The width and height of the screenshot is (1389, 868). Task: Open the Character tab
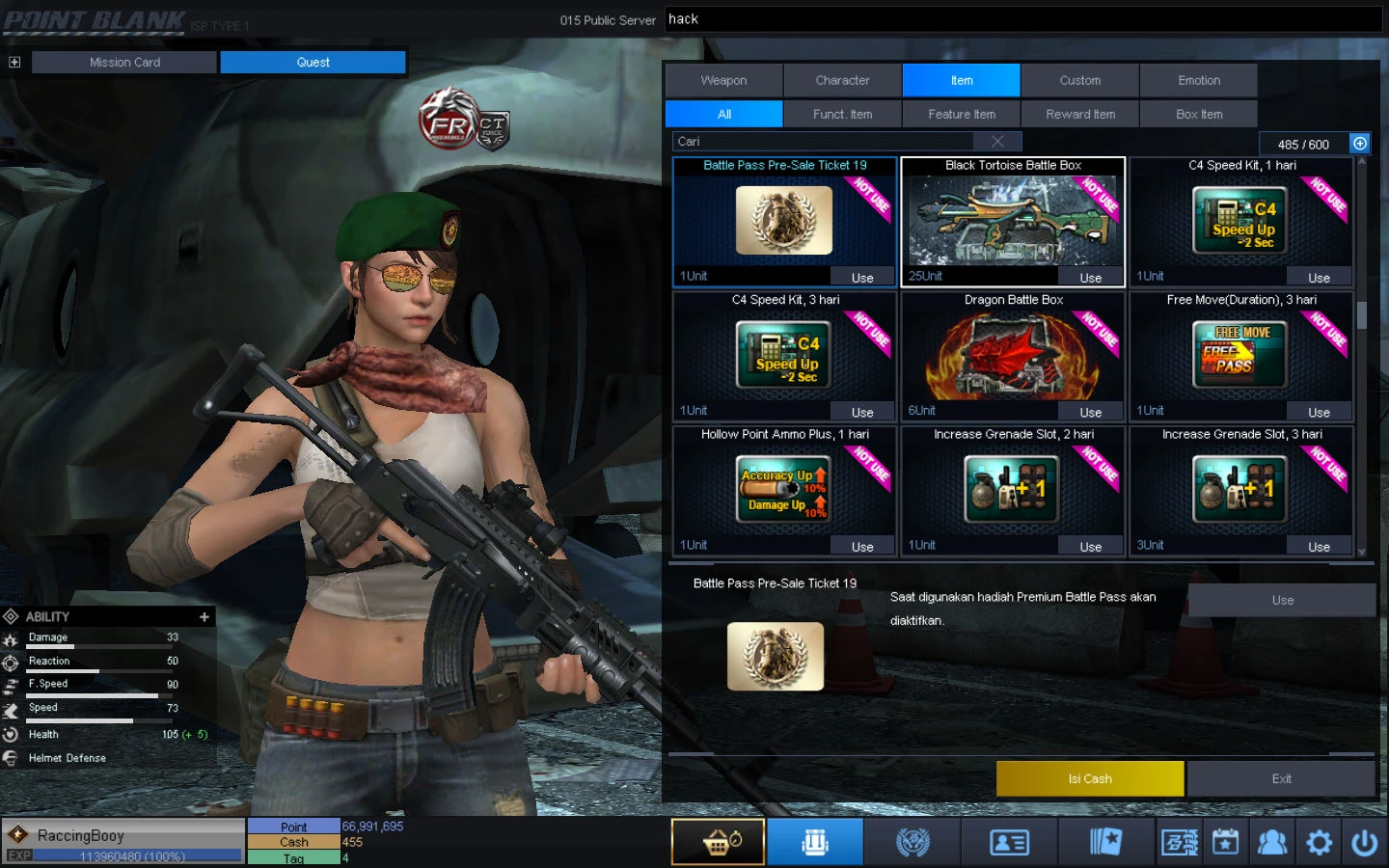coord(842,81)
